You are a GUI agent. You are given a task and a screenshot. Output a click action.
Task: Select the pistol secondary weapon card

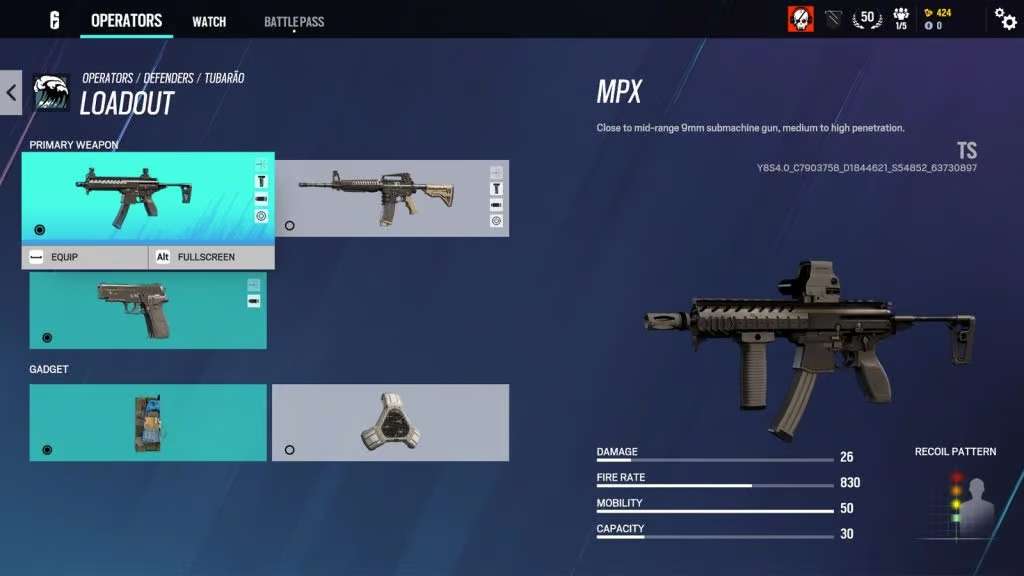(147, 310)
